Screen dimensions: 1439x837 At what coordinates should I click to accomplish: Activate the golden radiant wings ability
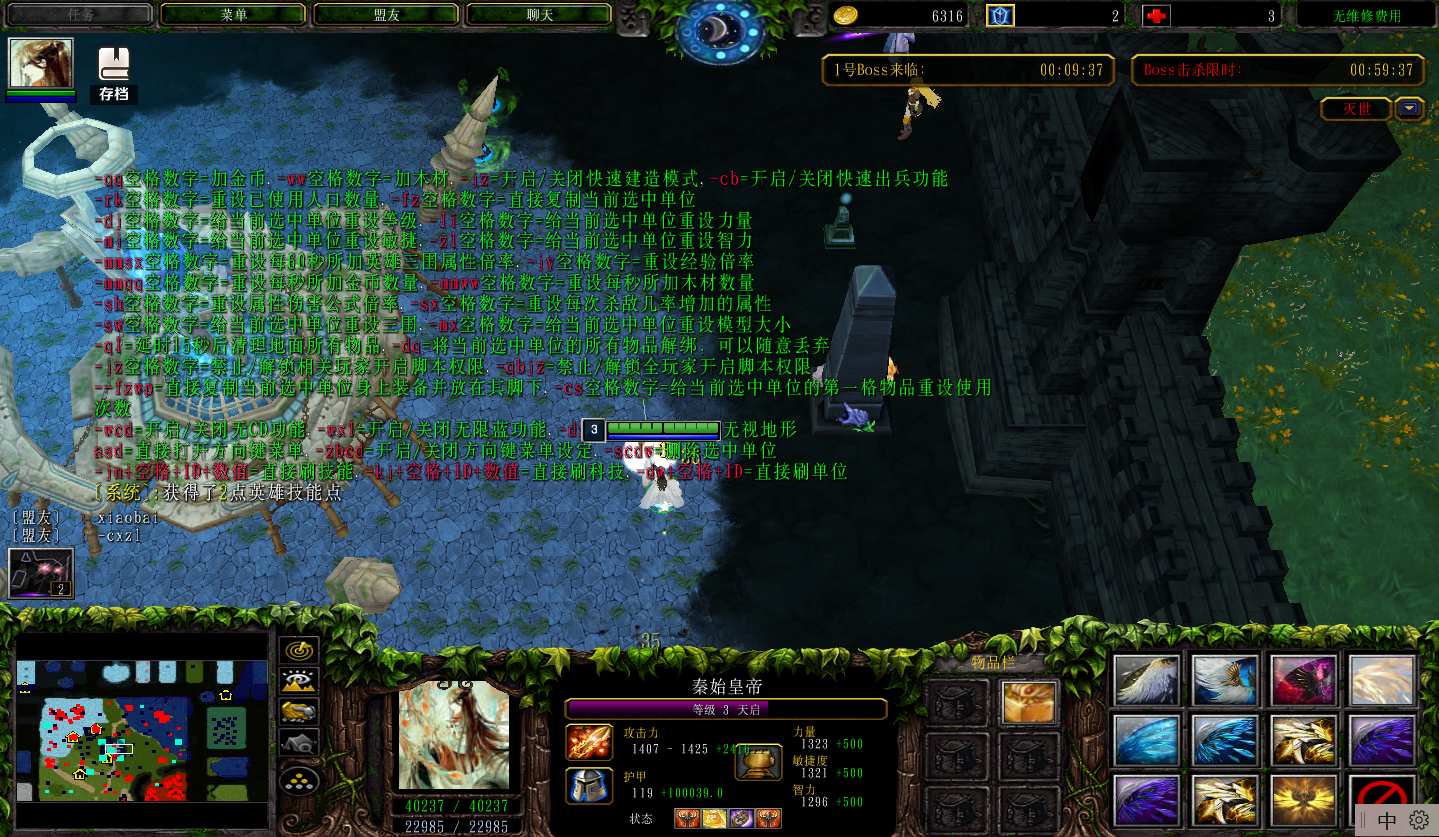pos(1303,800)
